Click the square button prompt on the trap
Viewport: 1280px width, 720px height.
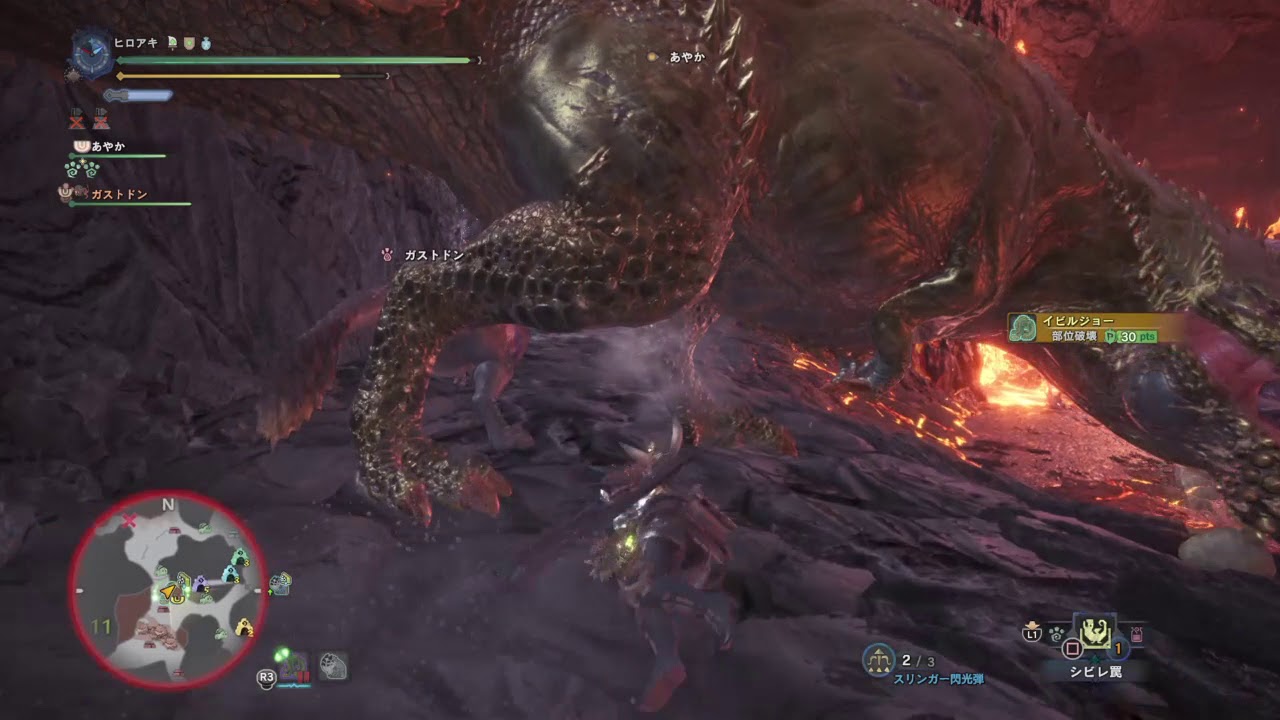1073,647
